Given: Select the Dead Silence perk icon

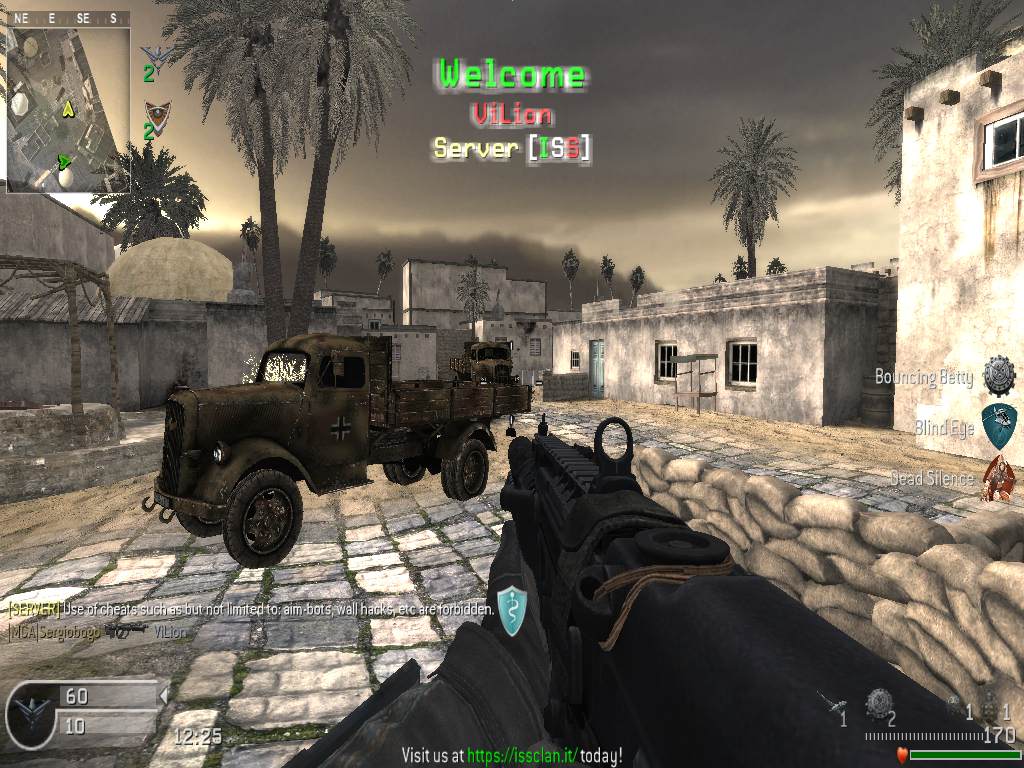Looking at the screenshot, I should [998, 478].
